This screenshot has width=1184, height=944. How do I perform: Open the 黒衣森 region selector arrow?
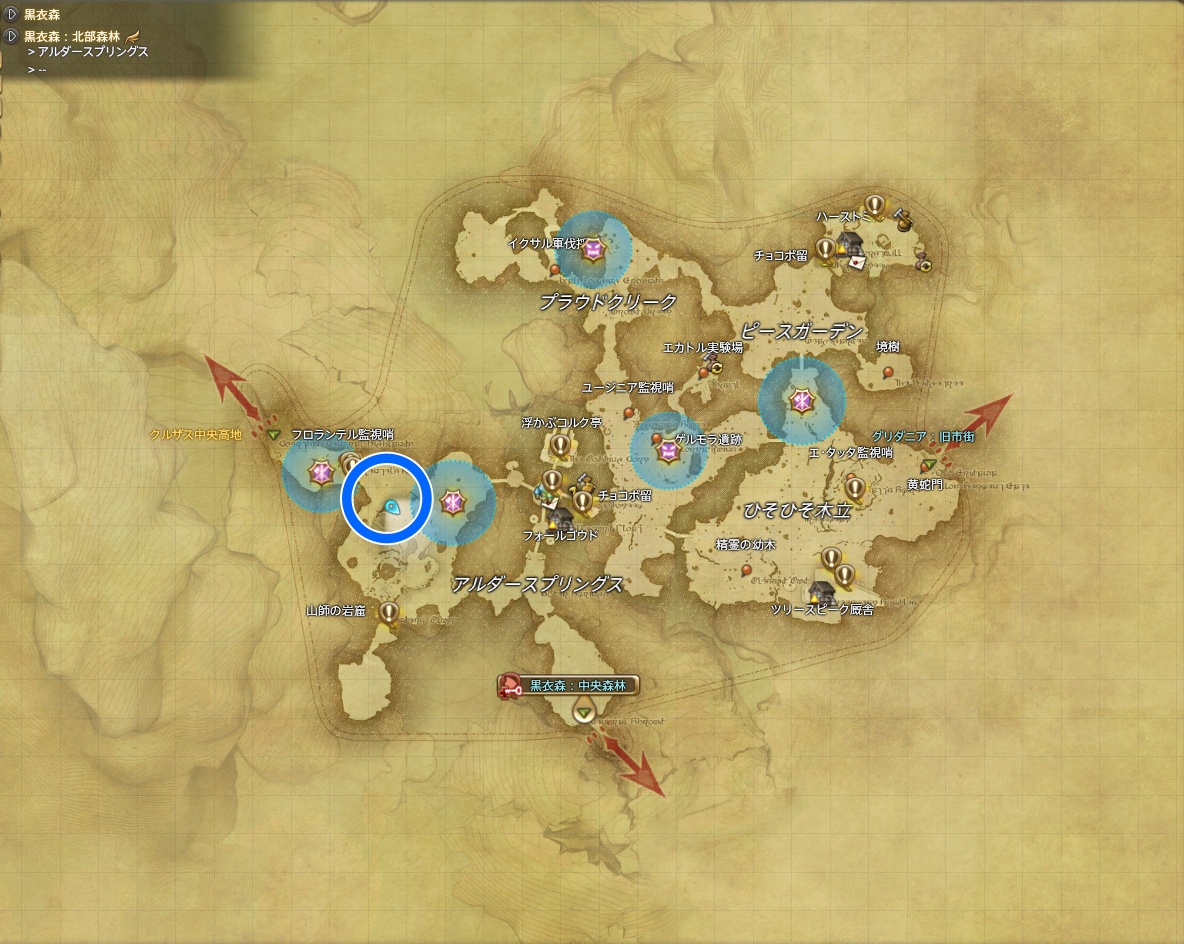click(x=11, y=13)
